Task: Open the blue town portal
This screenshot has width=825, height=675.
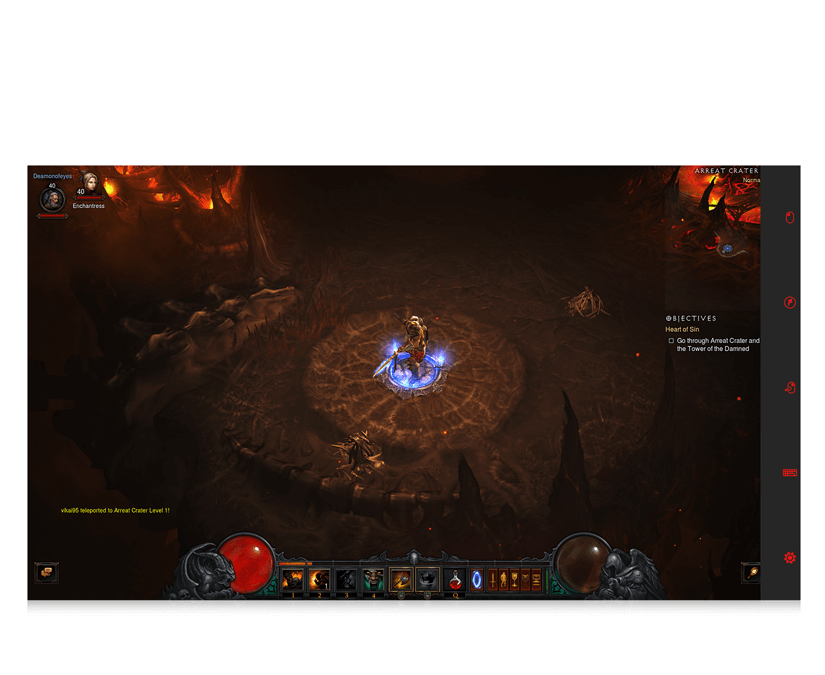Action: pos(476,579)
